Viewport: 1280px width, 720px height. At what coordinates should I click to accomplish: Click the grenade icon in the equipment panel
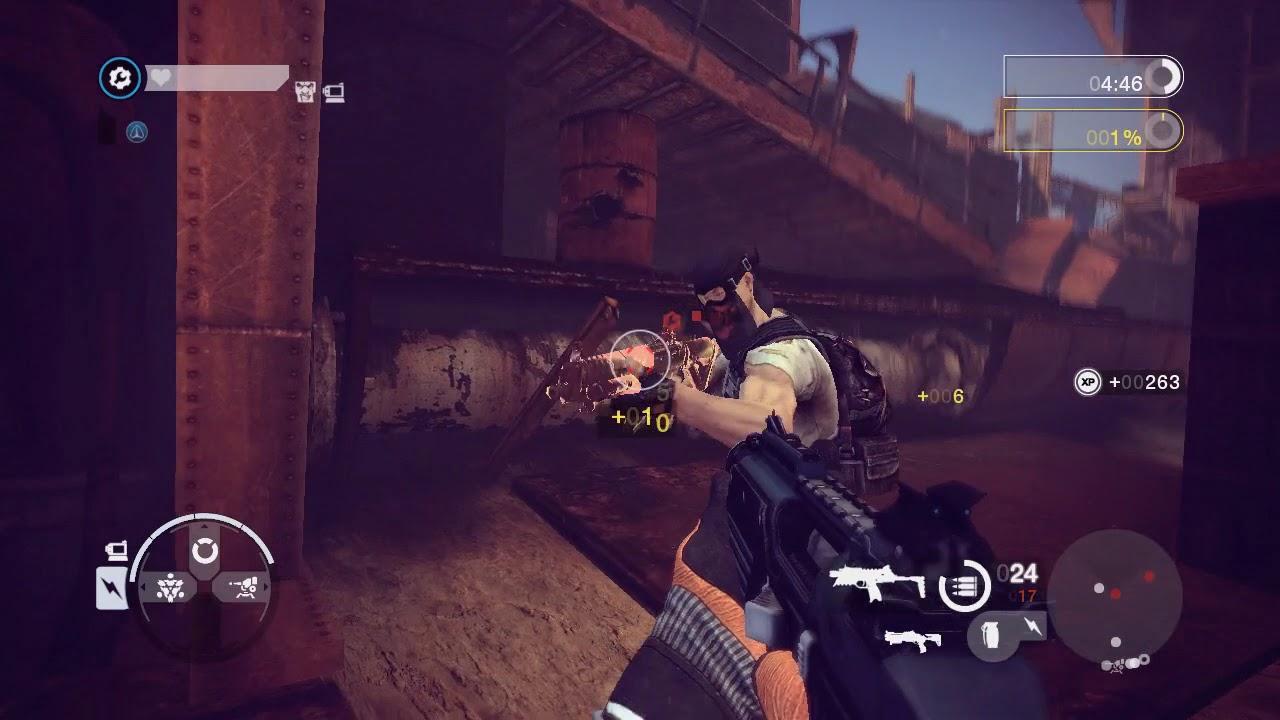point(990,636)
